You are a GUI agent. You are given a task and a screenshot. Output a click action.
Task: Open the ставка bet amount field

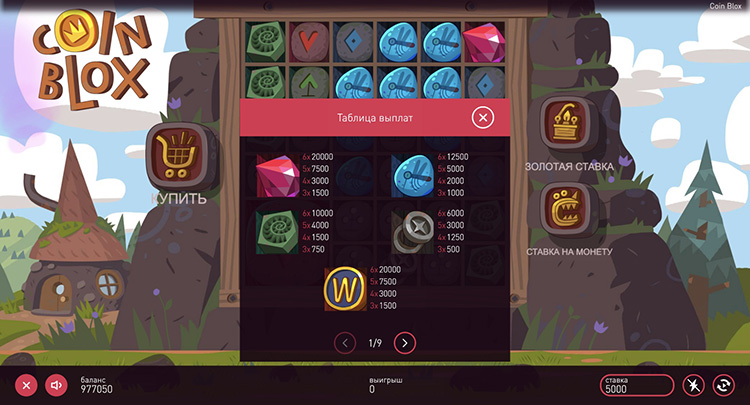pyautogui.click(x=636, y=385)
